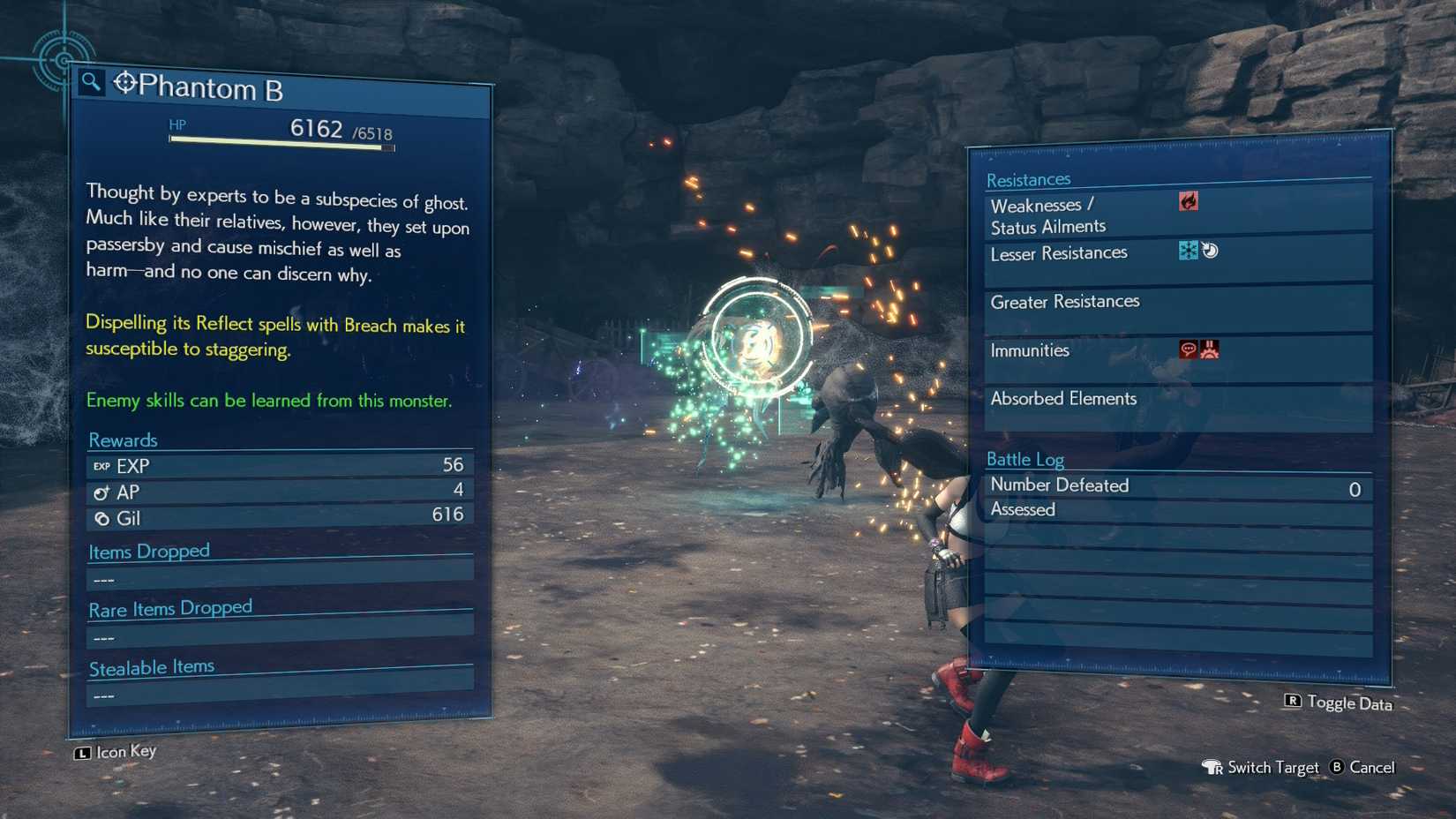Viewport: 1456px width, 819px height.
Task: Select the Absorbed Elements row
Action: pyautogui.click(x=1177, y=400)
